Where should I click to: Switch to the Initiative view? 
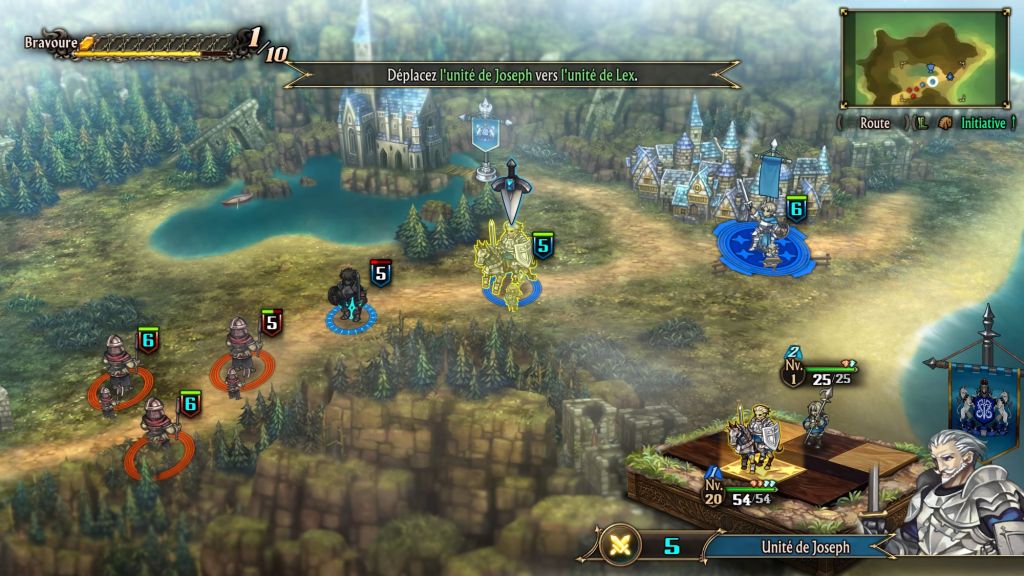tap(983, 123)
